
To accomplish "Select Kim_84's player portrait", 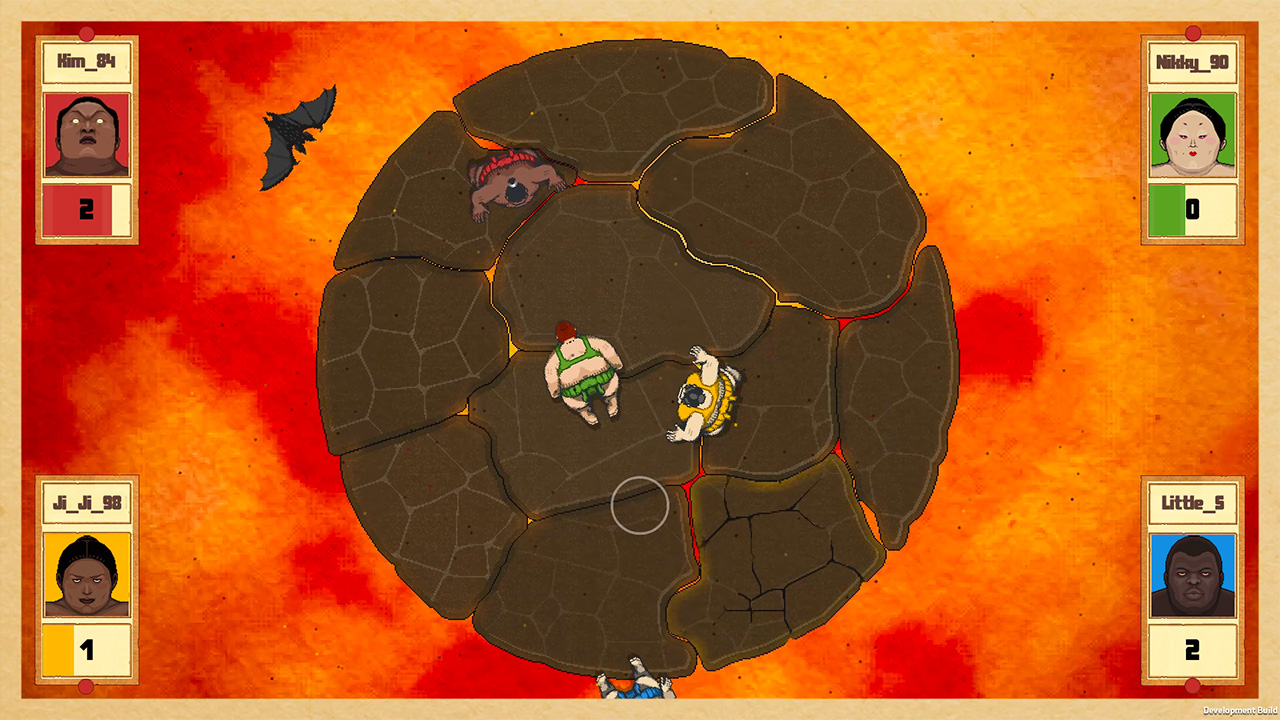I will tap(86, 135).
